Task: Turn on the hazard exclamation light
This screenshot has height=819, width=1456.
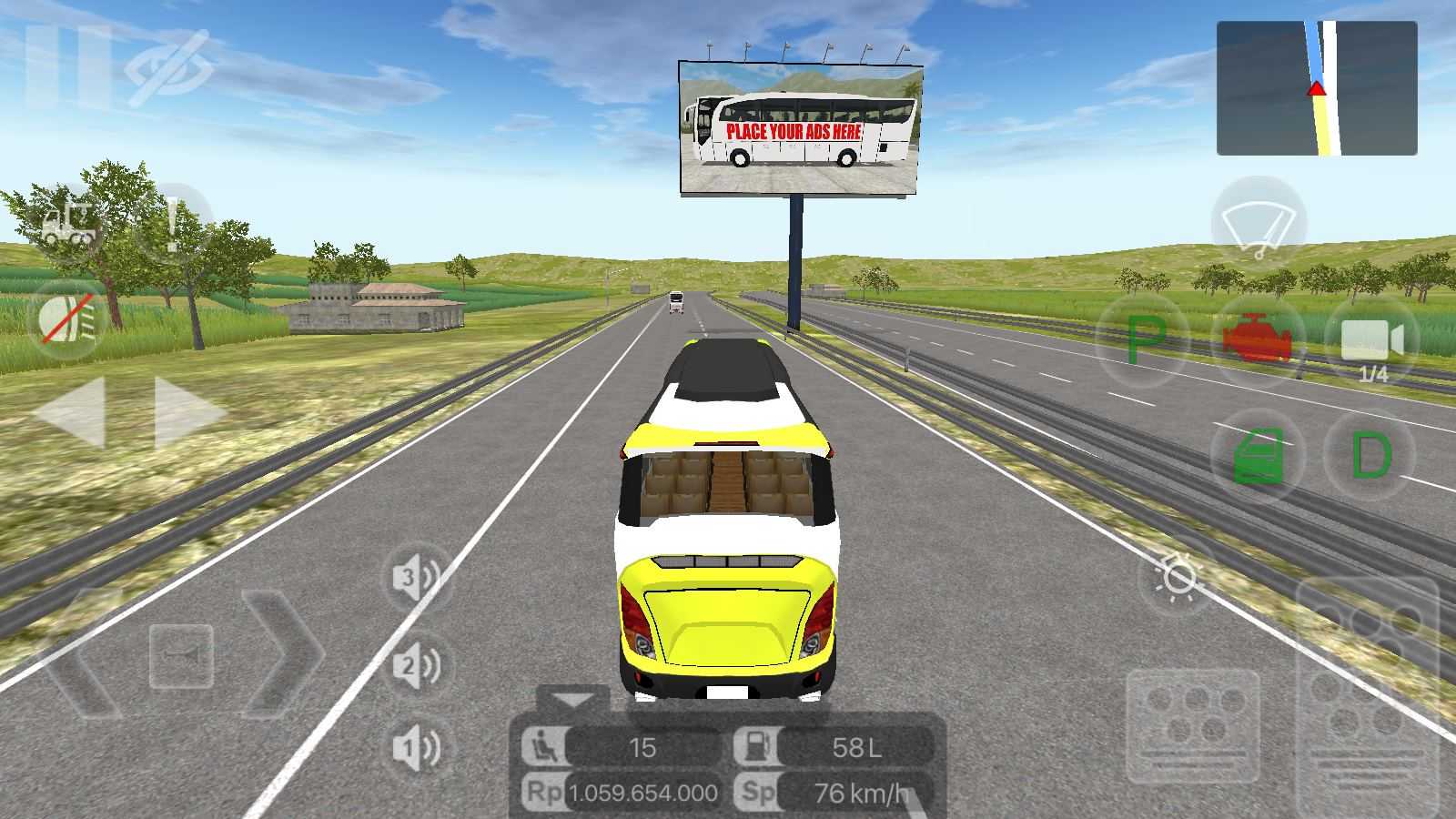Action: coord(173,224)
